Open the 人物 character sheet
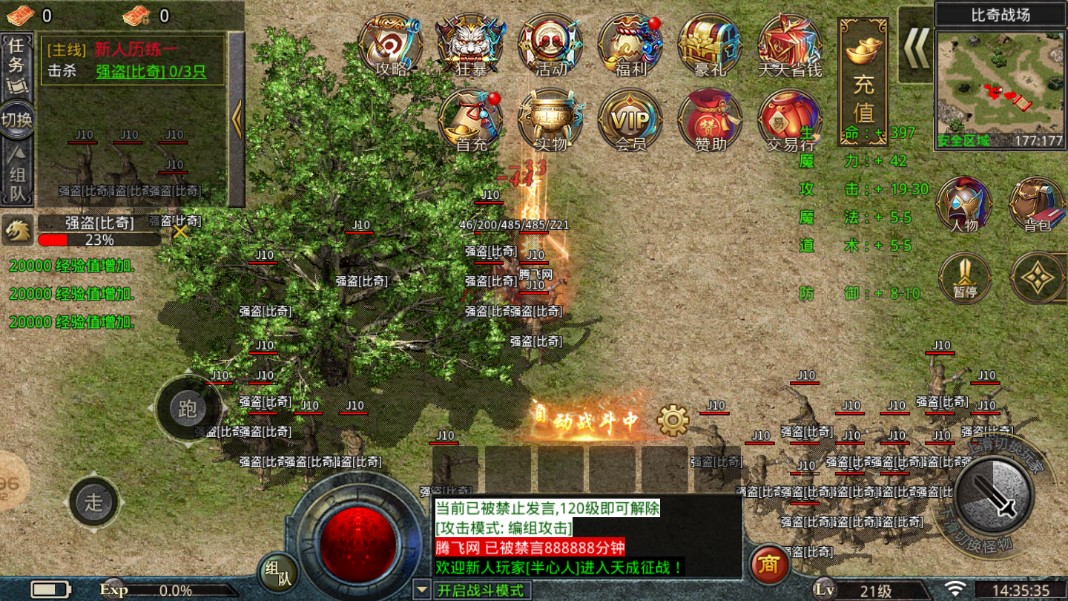1068x601 pixels. click(x=964, y=204)
